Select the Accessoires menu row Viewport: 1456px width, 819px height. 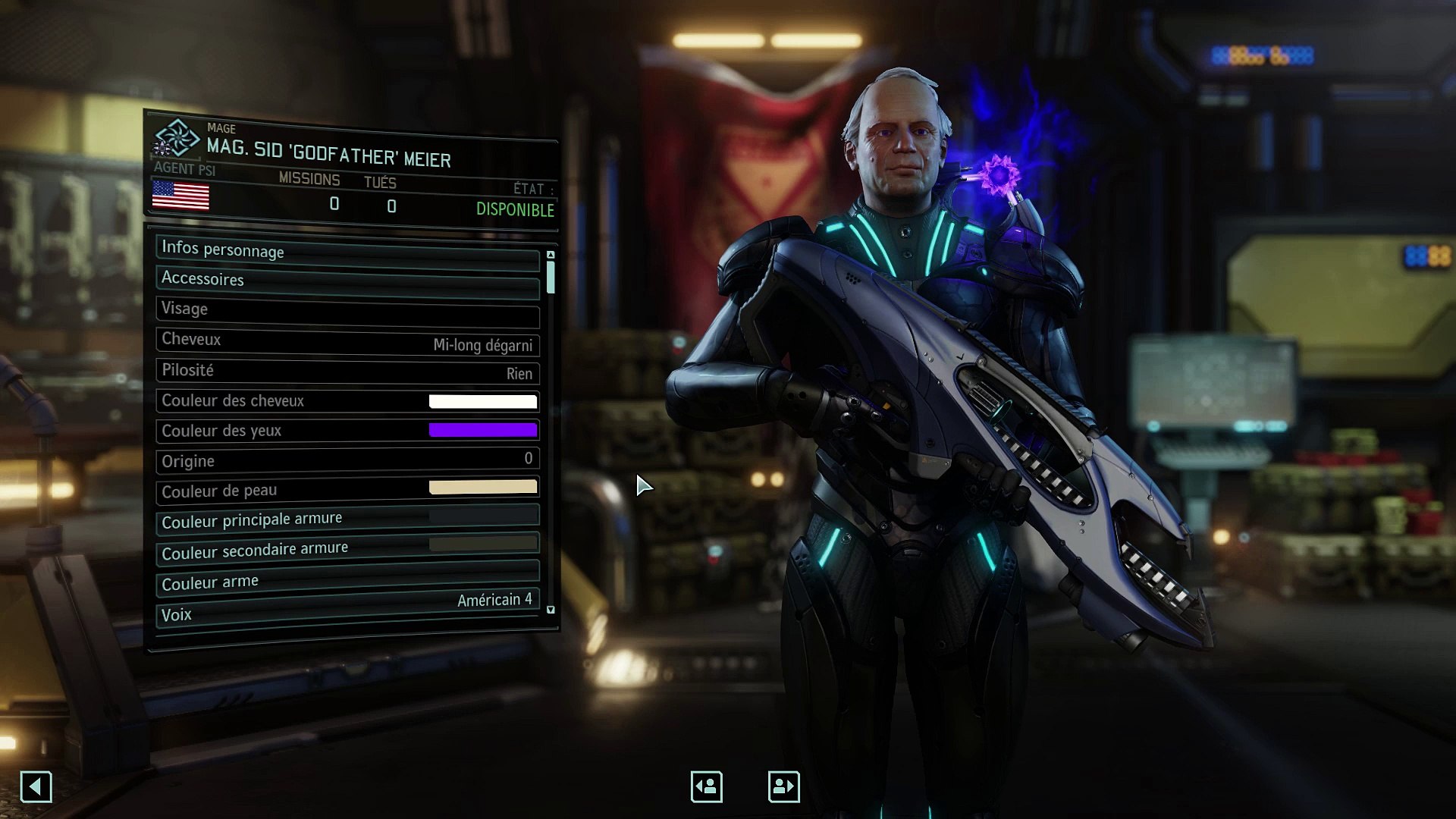click(347, 281)
